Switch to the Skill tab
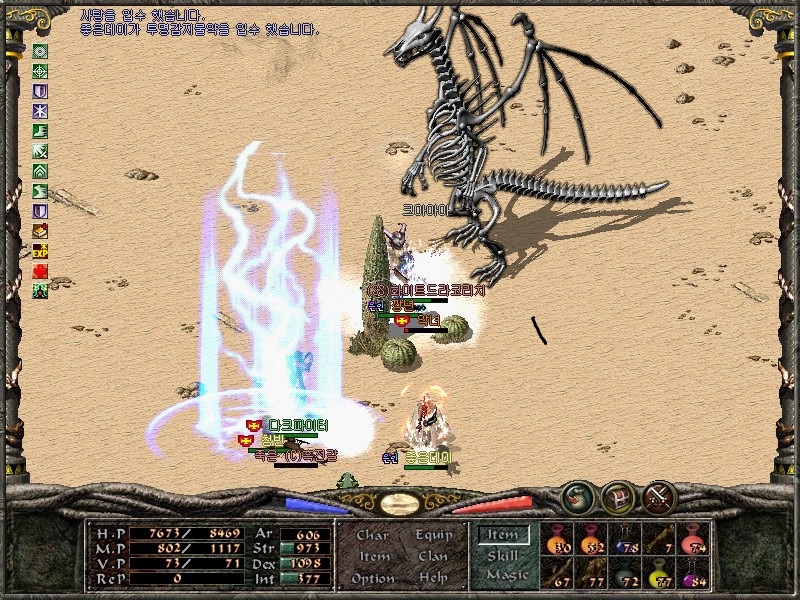 point(502,556)
